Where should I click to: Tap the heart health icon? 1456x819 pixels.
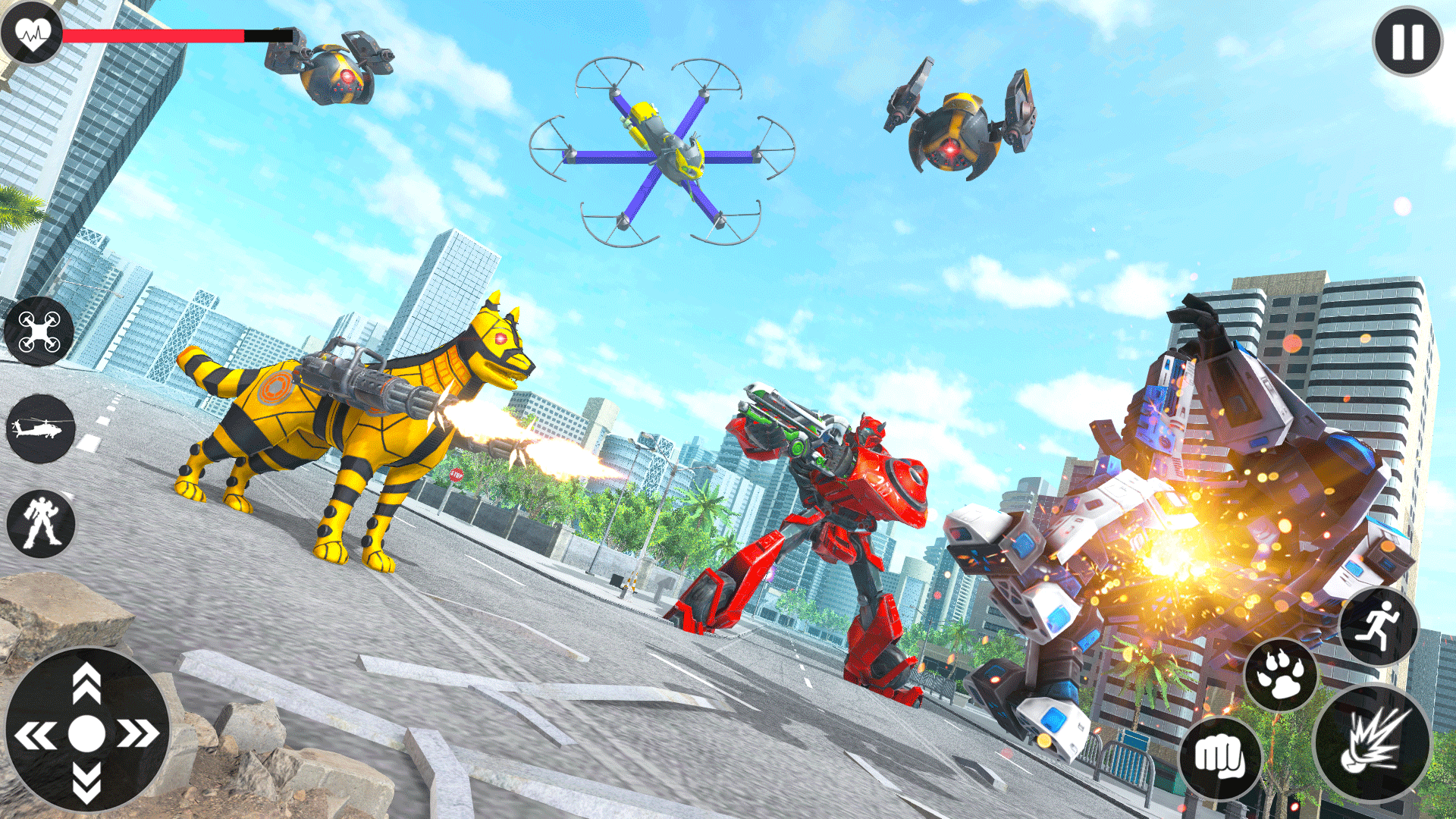(x=32, y=32)
